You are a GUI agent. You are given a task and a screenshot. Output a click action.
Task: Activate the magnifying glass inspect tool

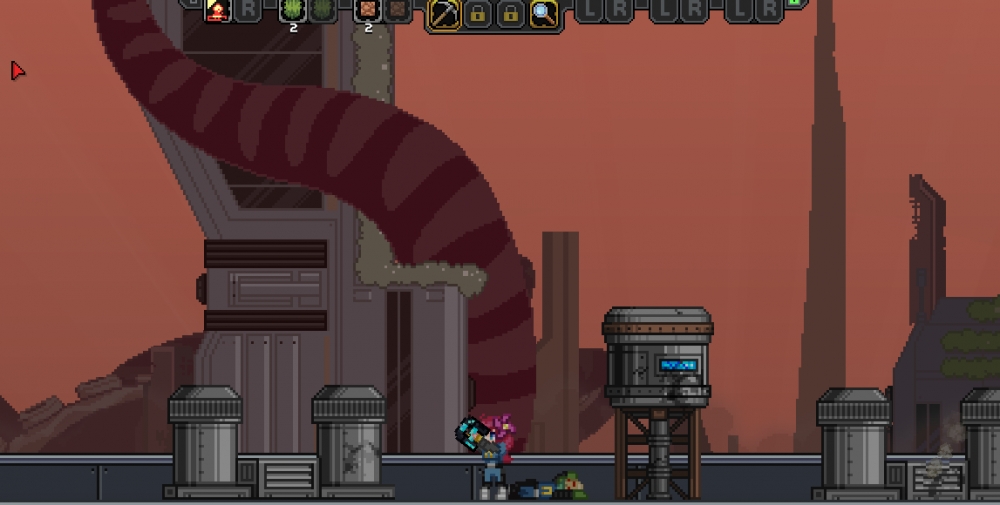pos(543,14)
